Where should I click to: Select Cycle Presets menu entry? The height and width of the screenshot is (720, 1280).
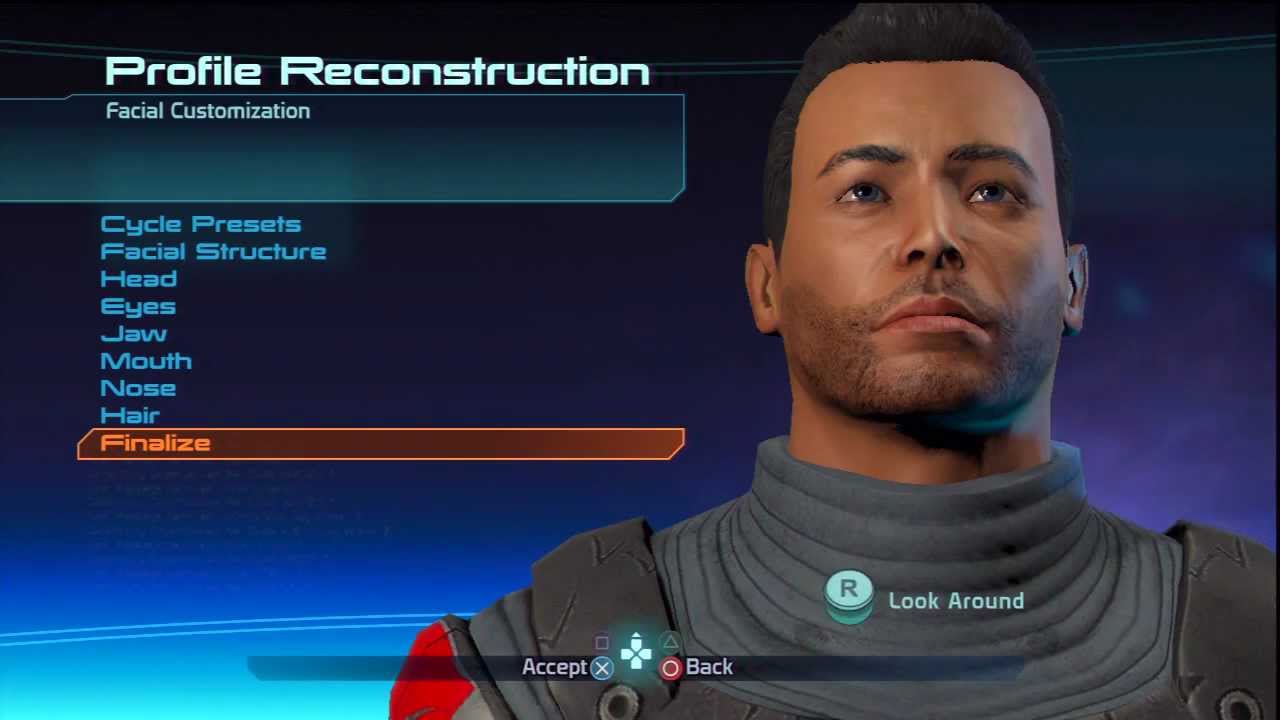(200, 224)
